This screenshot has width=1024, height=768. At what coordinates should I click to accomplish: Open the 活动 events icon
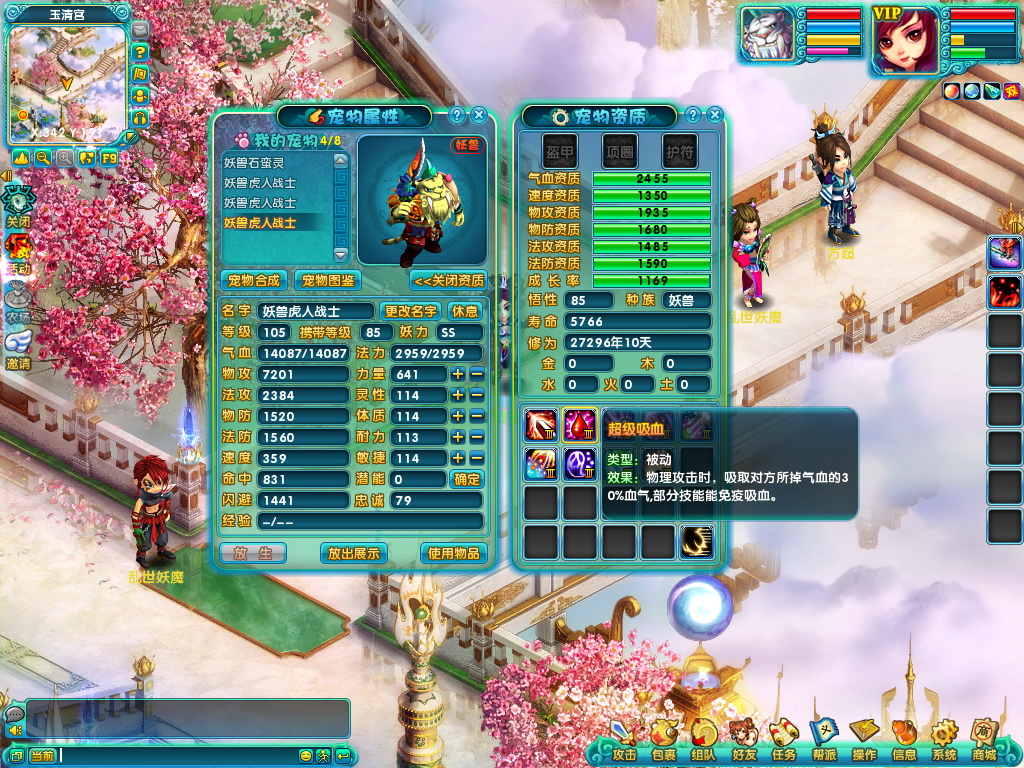coord(18,253)
